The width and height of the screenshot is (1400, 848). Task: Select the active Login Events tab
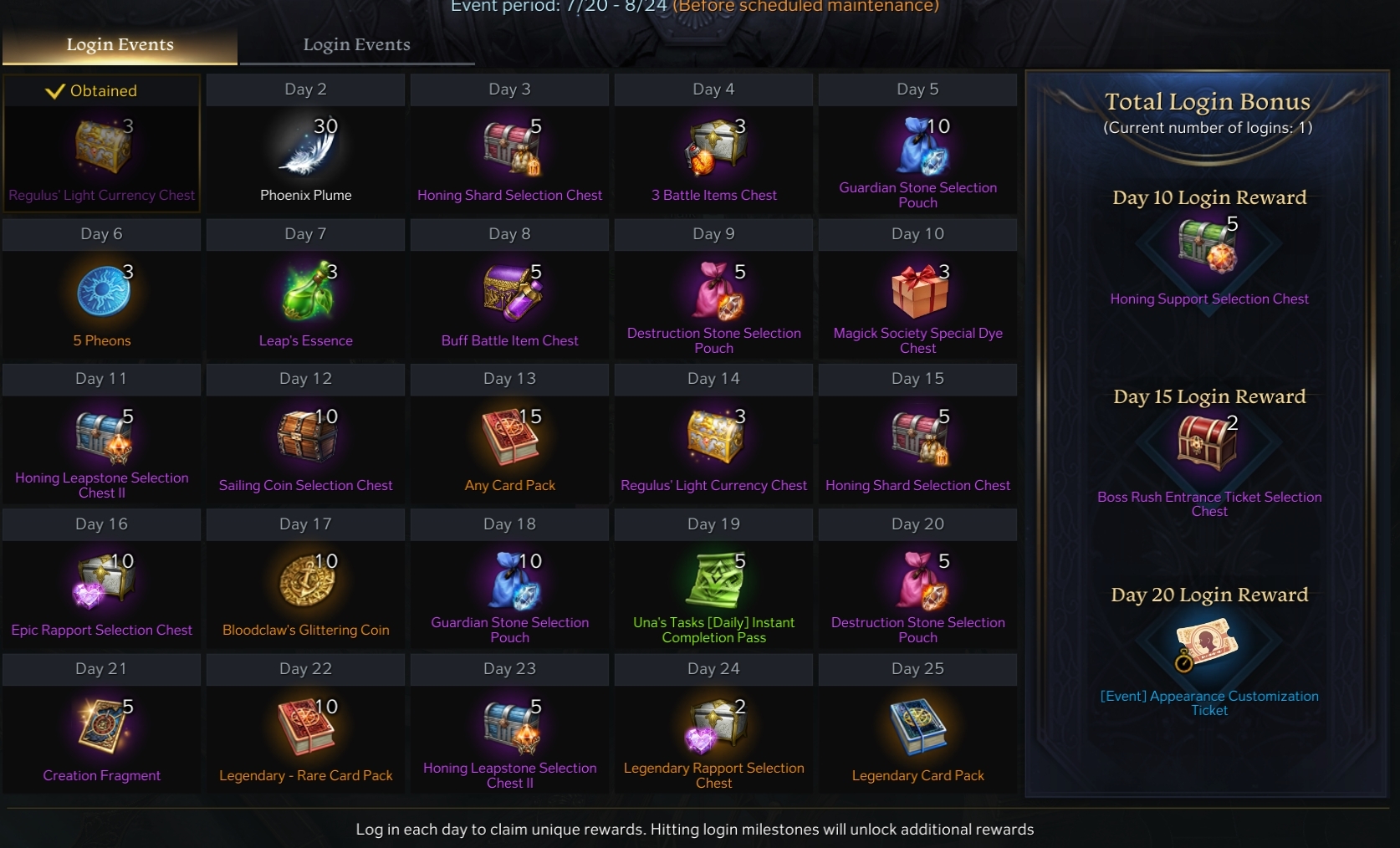120,45
